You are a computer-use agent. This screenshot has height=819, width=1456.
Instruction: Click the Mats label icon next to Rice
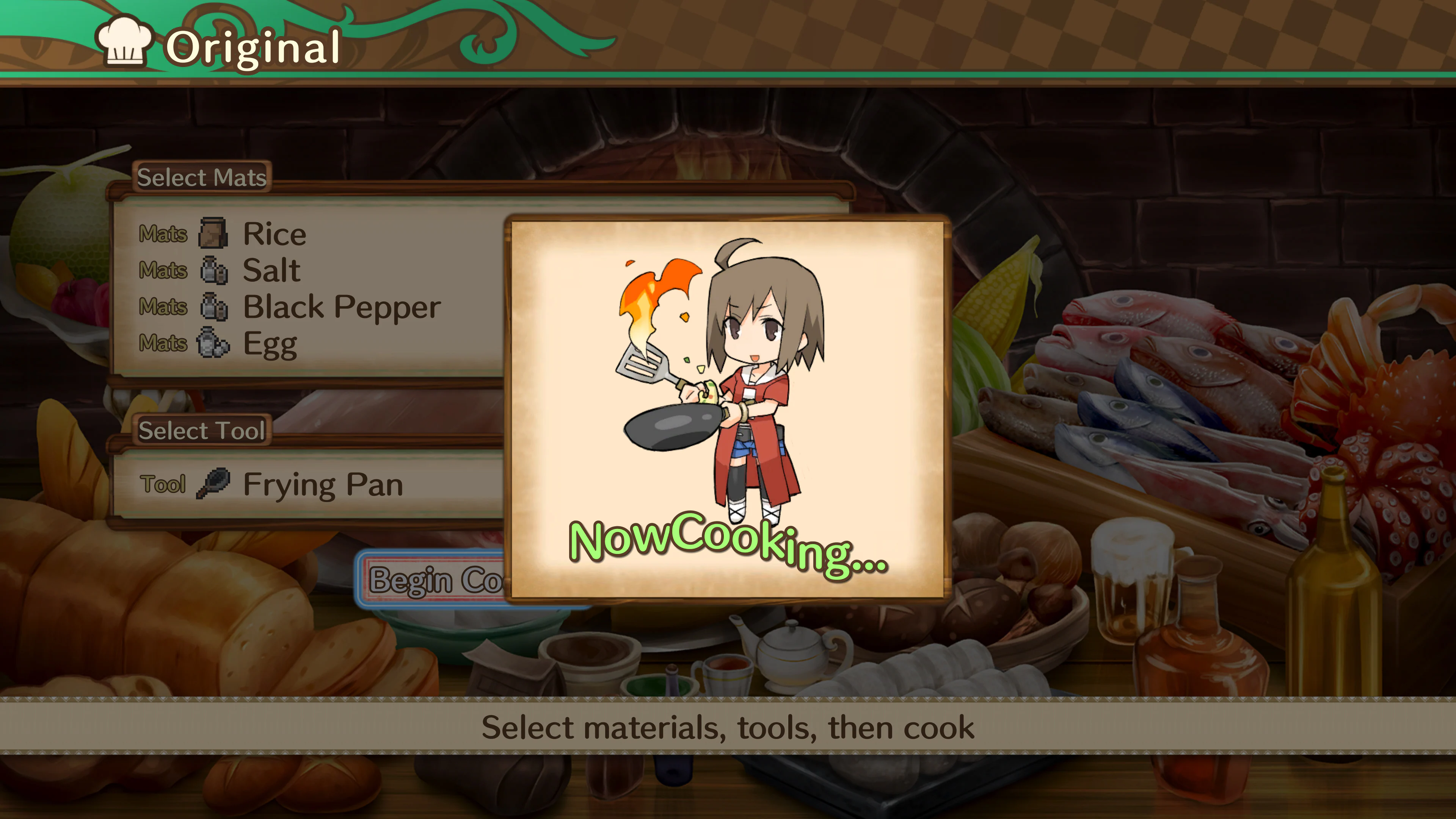pos(164,234)
